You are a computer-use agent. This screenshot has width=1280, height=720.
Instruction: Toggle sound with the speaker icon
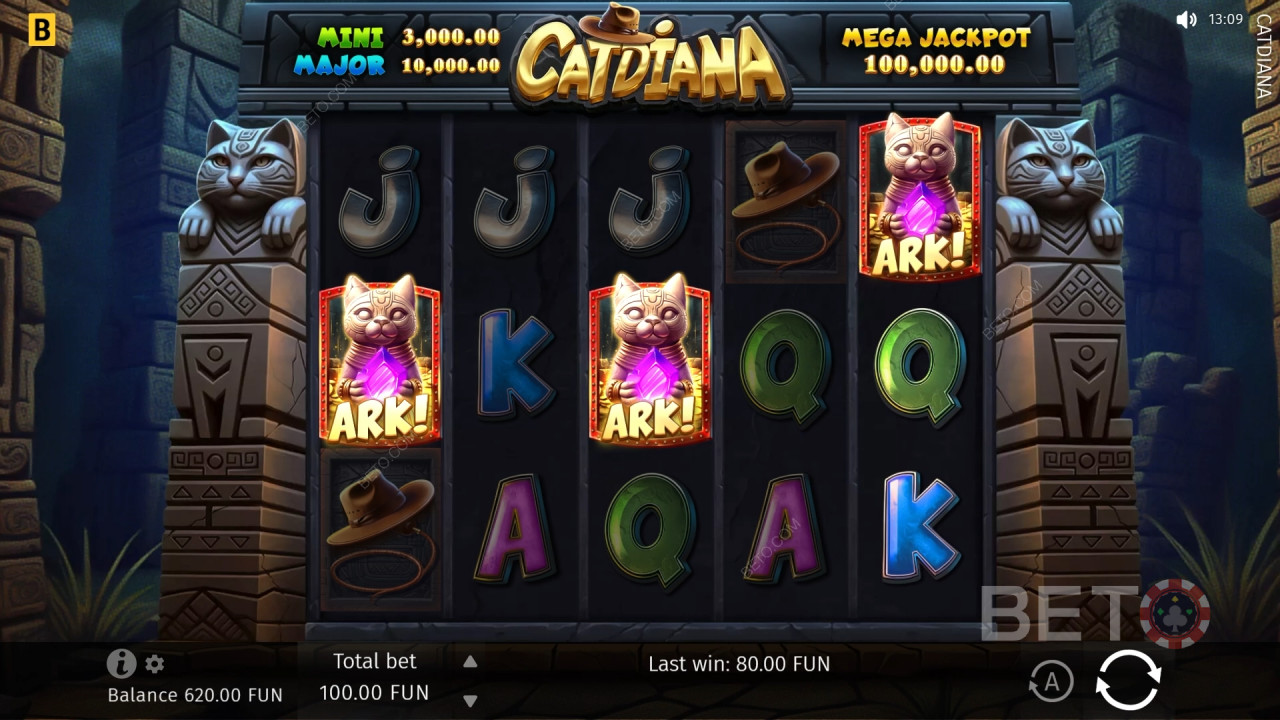pos(1186,19)
